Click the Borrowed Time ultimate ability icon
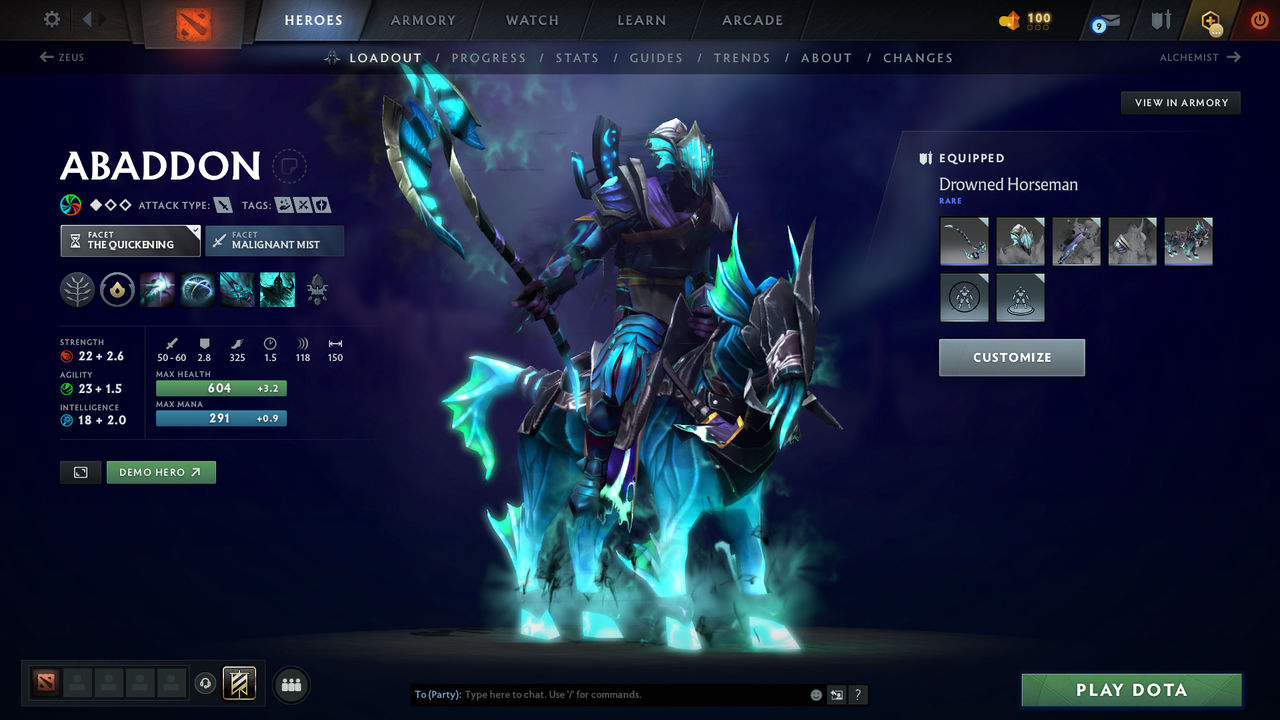The height and width of the screenshot is (720, 1280). tap(277, 289)
